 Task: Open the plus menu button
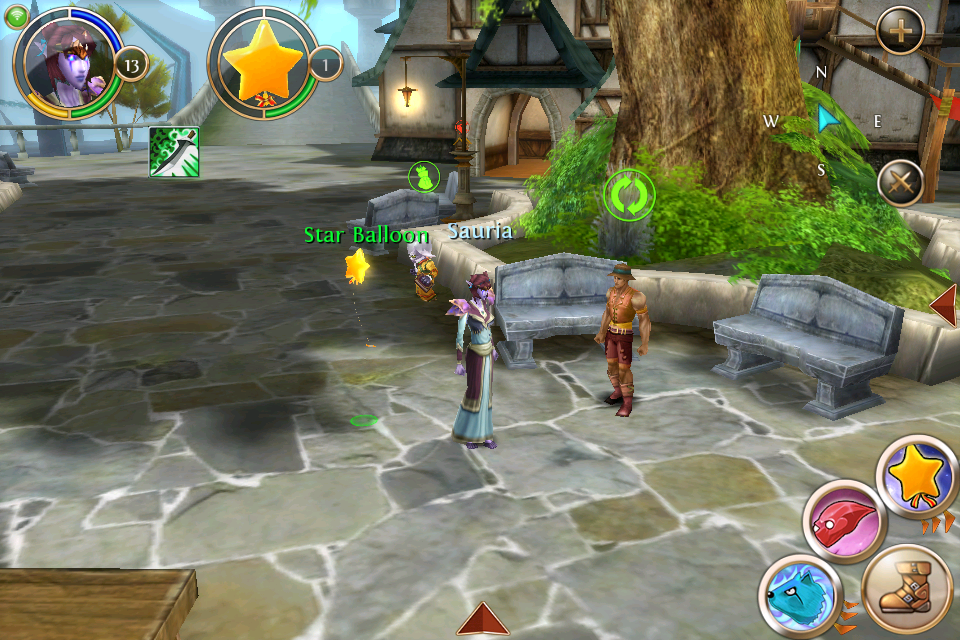[x=900, y=32]
